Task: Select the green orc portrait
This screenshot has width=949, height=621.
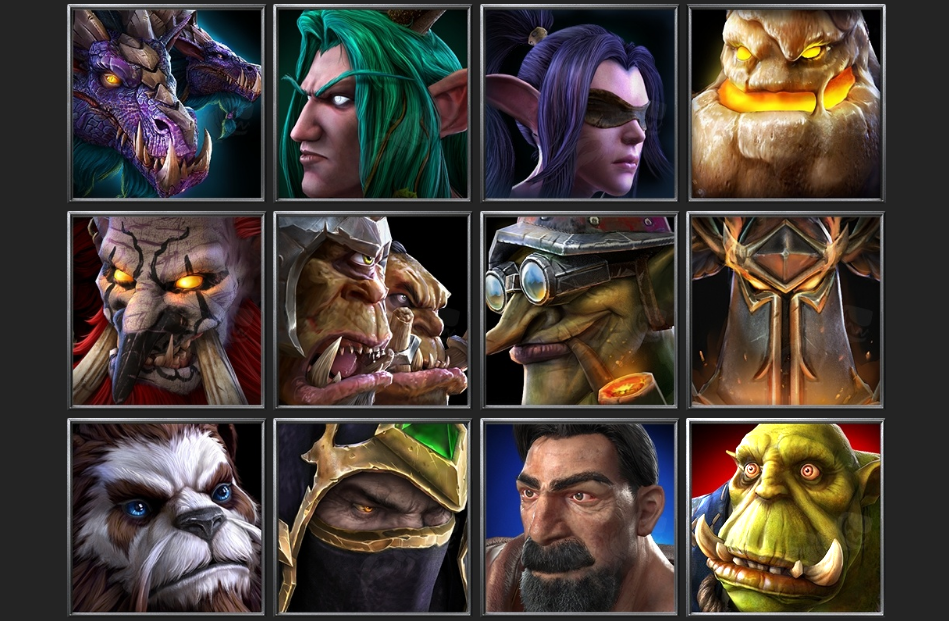Action: 786,517
